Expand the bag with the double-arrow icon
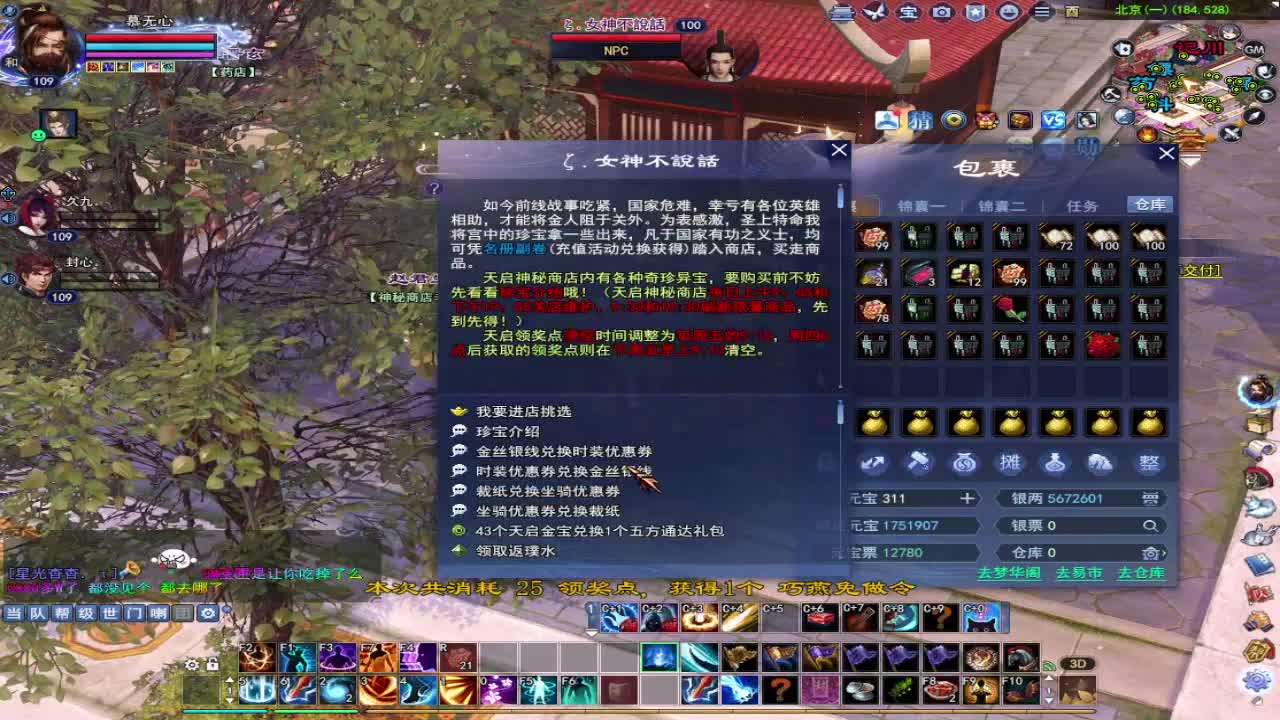1280x720 pixels. tap(874, 463)
